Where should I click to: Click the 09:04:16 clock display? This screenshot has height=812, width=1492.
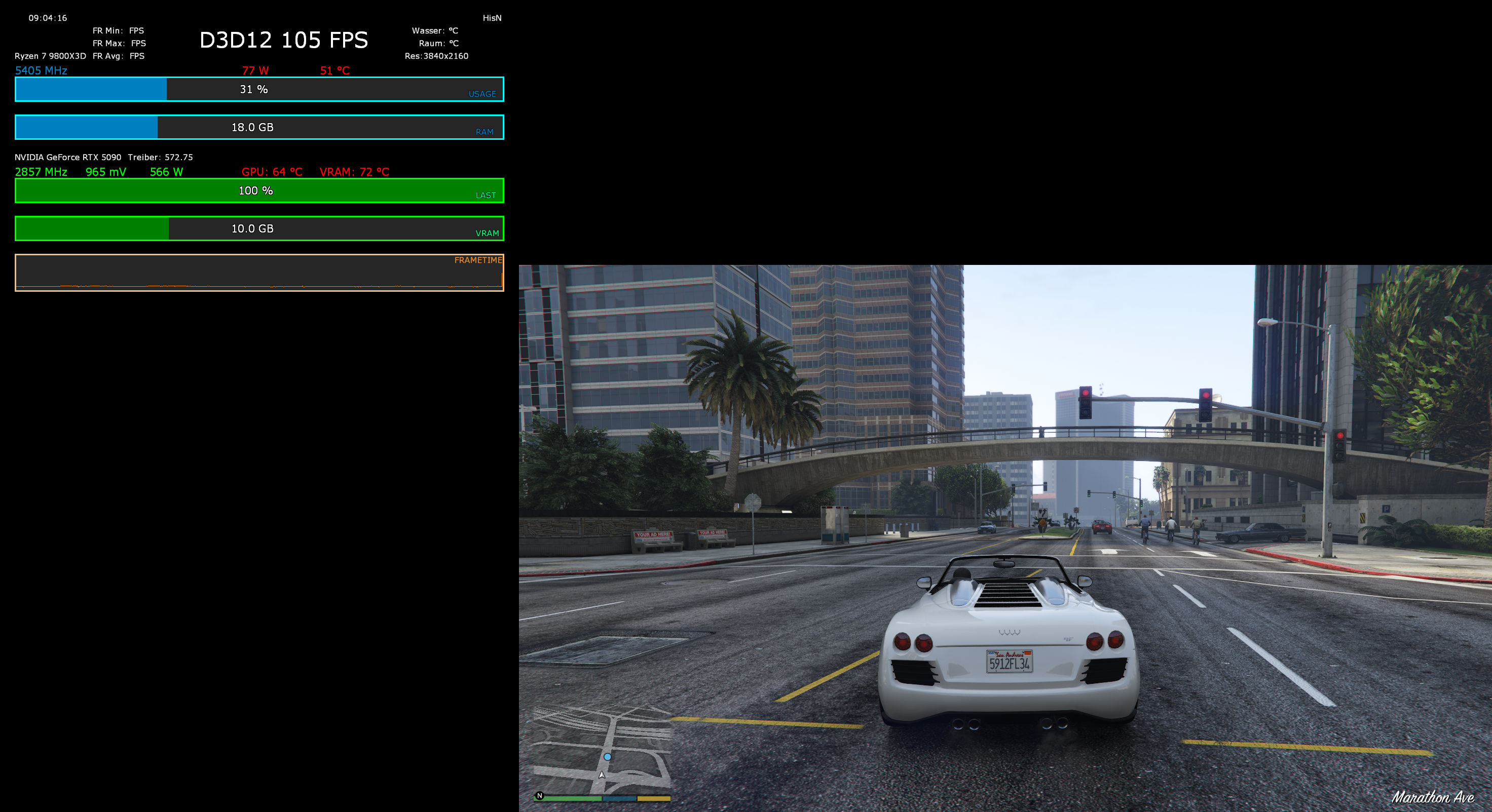(x=49, y=17)
